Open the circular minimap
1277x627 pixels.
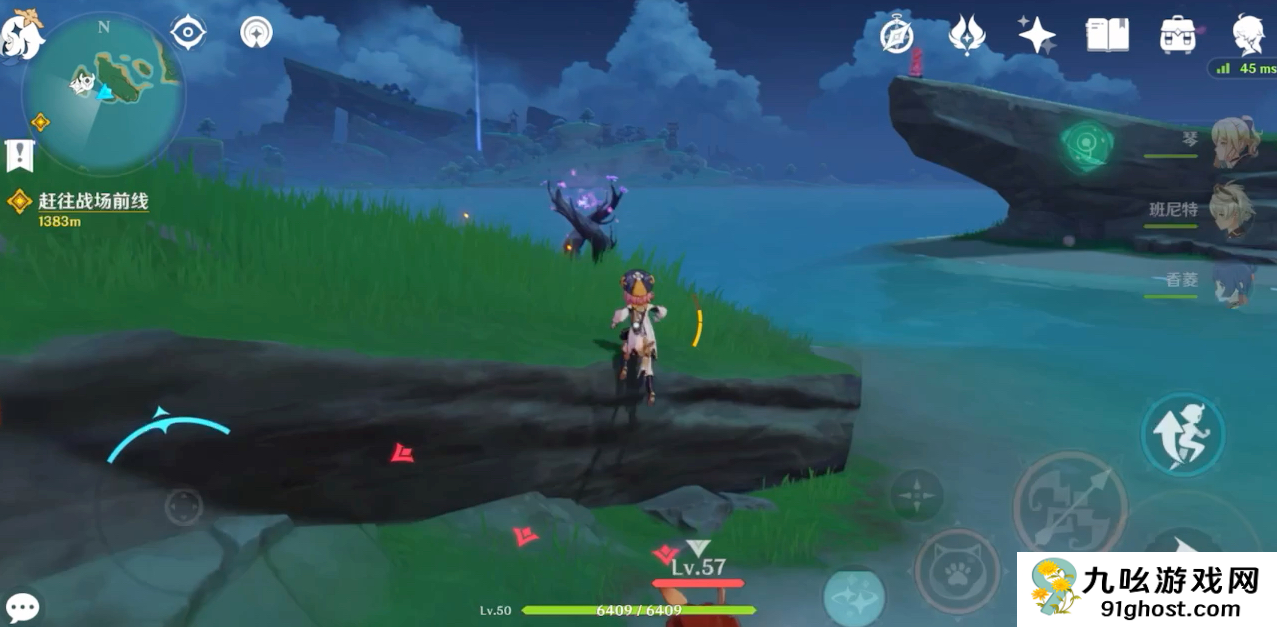point(103,93)
